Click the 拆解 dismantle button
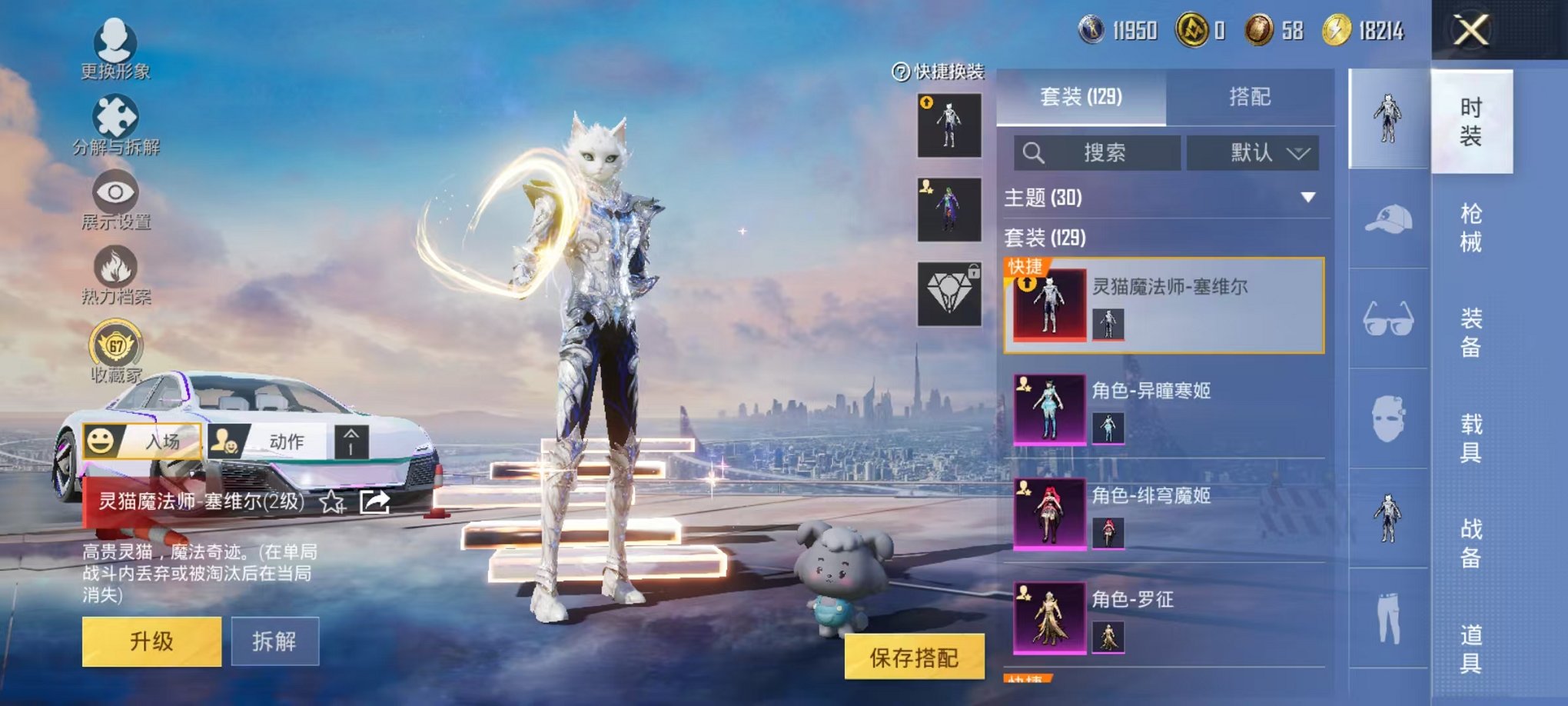This screenshot has height=706, width=1568. pos(274,641)
